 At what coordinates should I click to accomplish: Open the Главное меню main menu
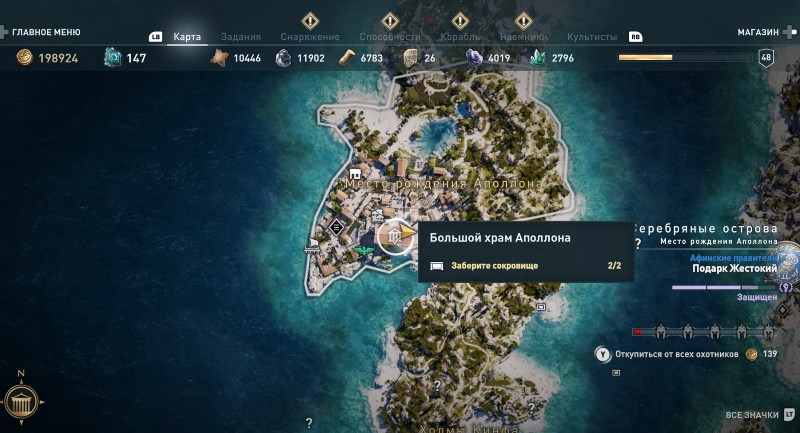click(46, 33)
